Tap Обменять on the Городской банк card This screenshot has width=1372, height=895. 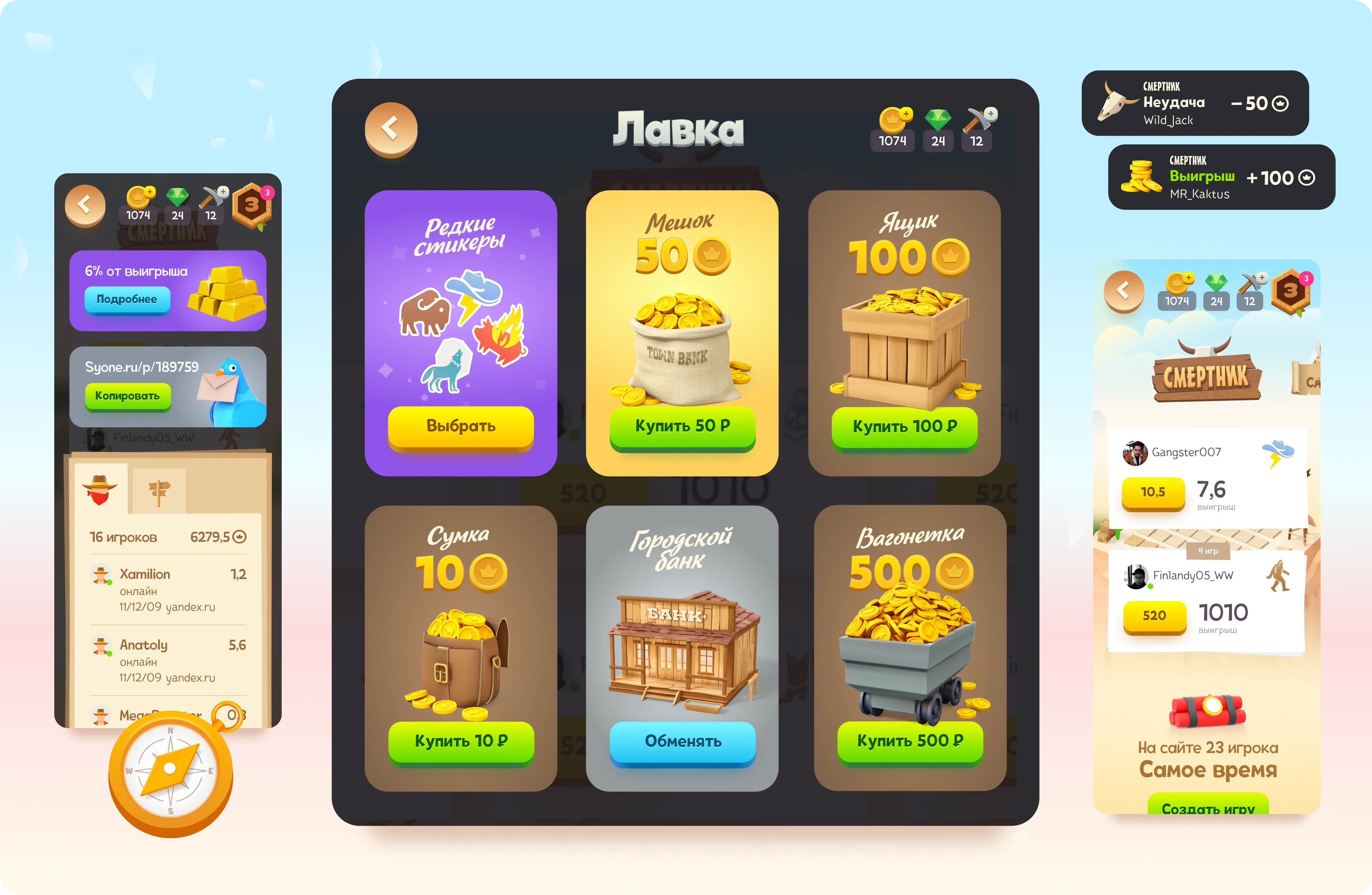point(682,742)
